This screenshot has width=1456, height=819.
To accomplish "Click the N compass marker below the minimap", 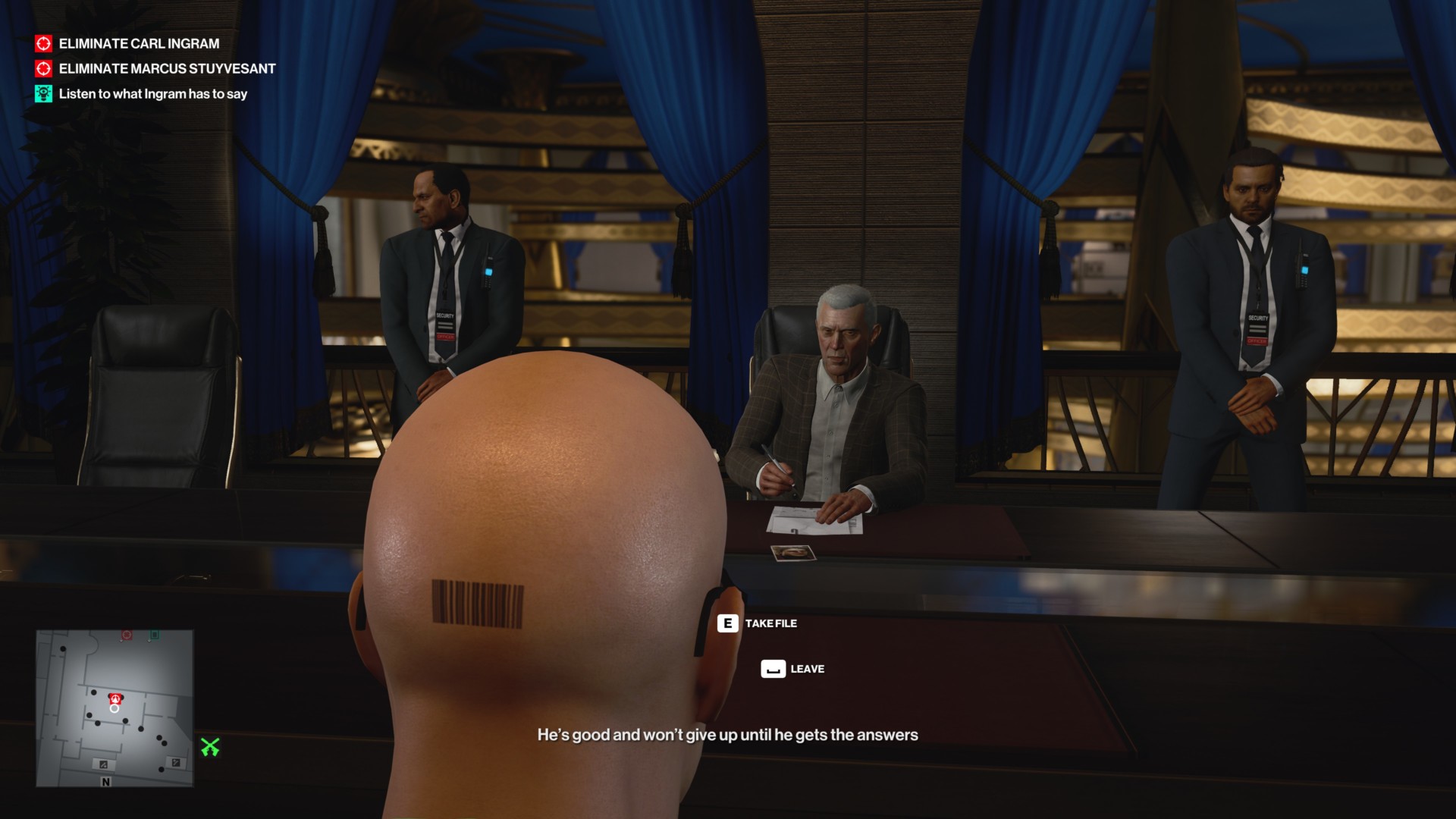I will pyautogui.click(x=106, y=782).
